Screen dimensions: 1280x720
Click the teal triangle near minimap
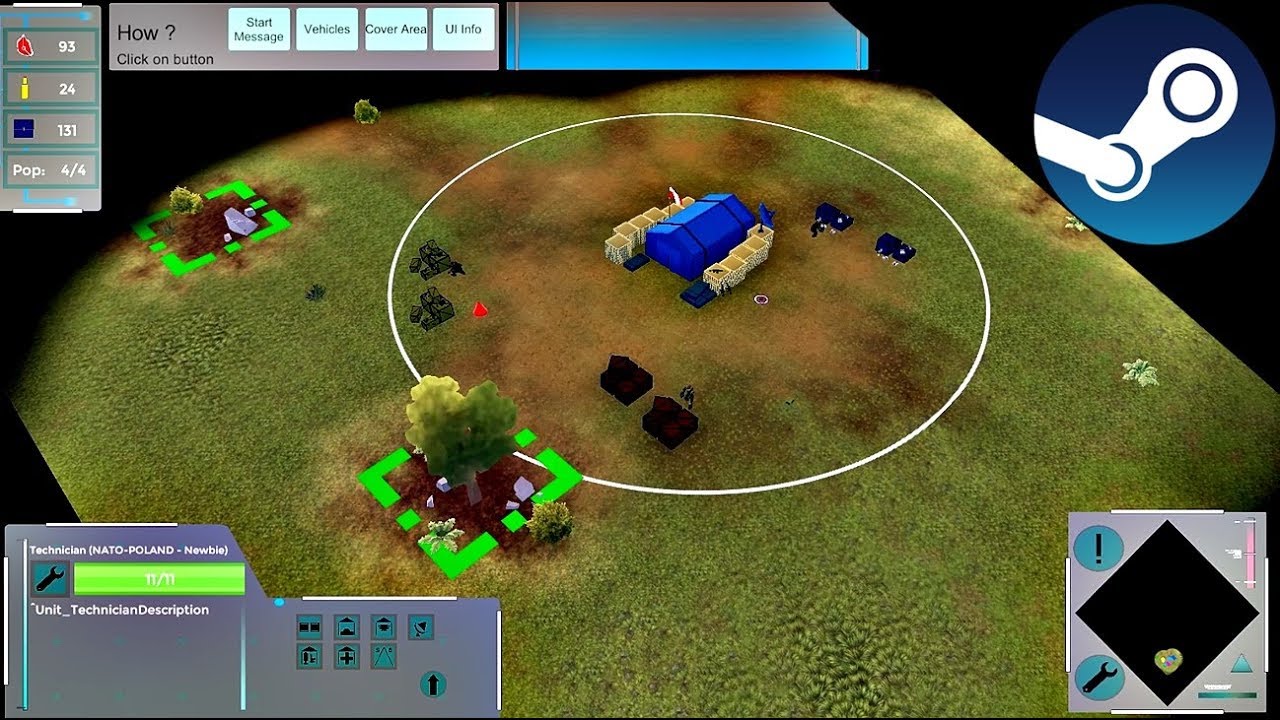(1240, 664)
